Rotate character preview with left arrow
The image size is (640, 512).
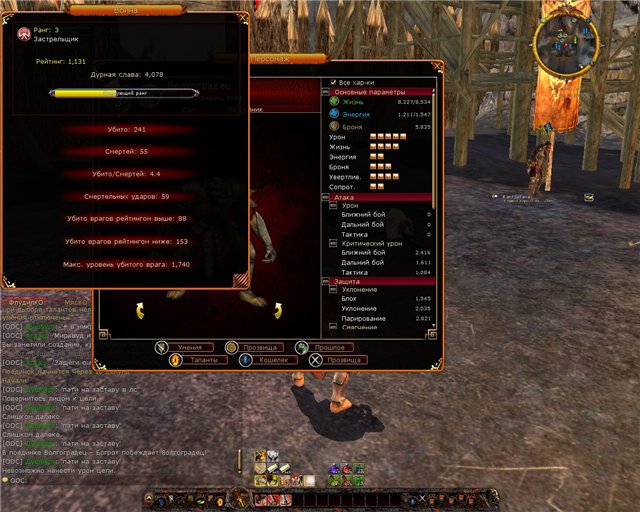click(141, 312)
